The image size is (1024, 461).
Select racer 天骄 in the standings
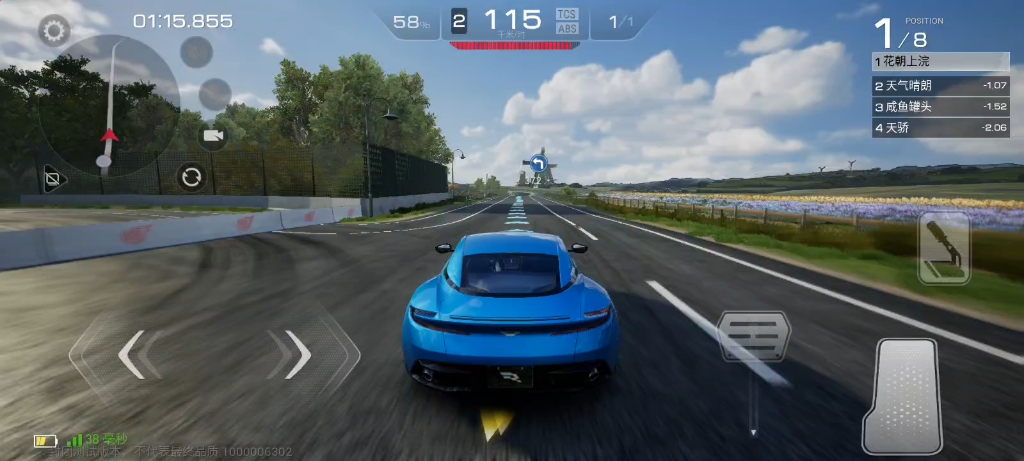[x=927, y=127]
